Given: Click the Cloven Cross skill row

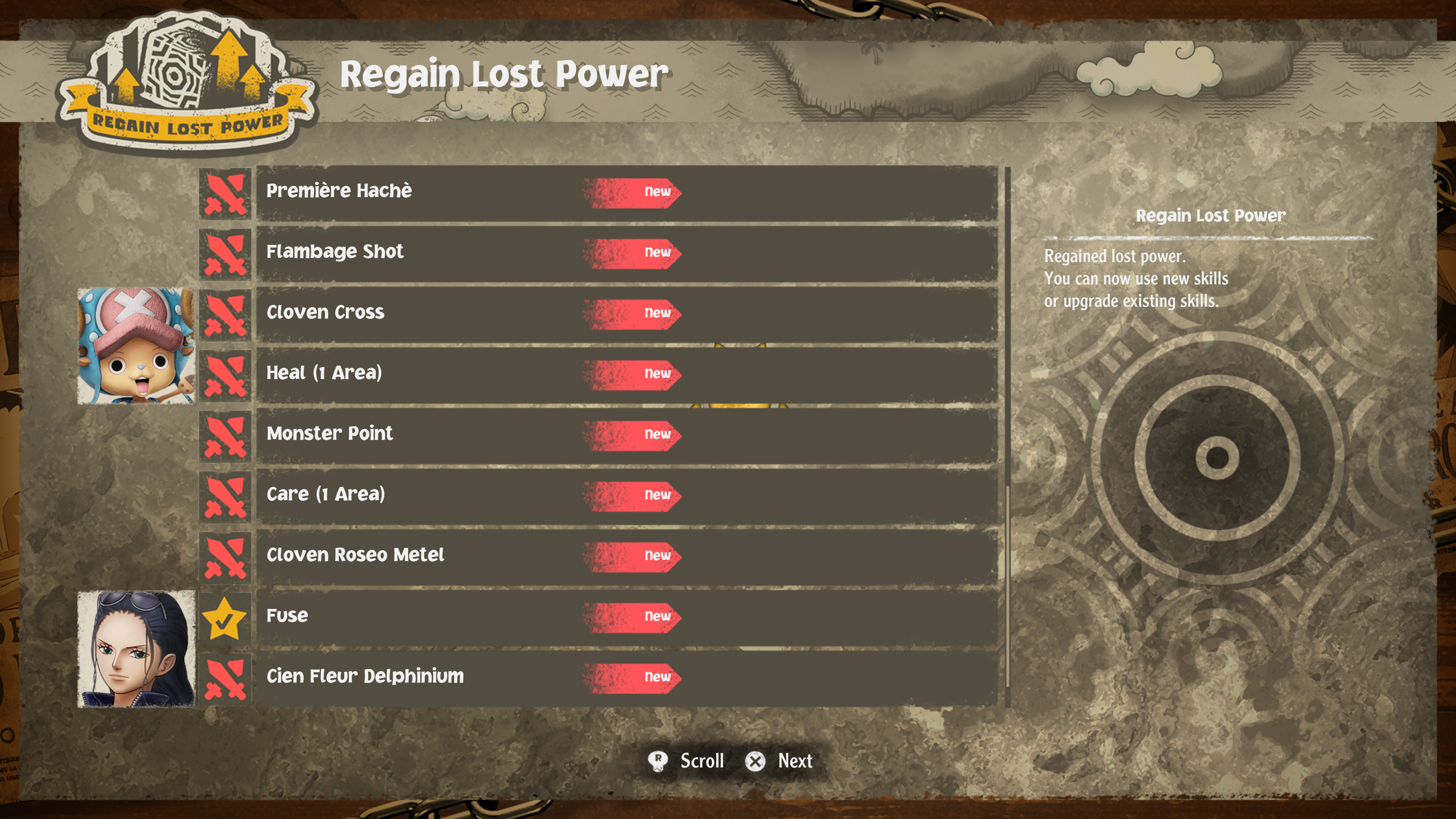Looking at the screenshot, I should coord(626,313).
